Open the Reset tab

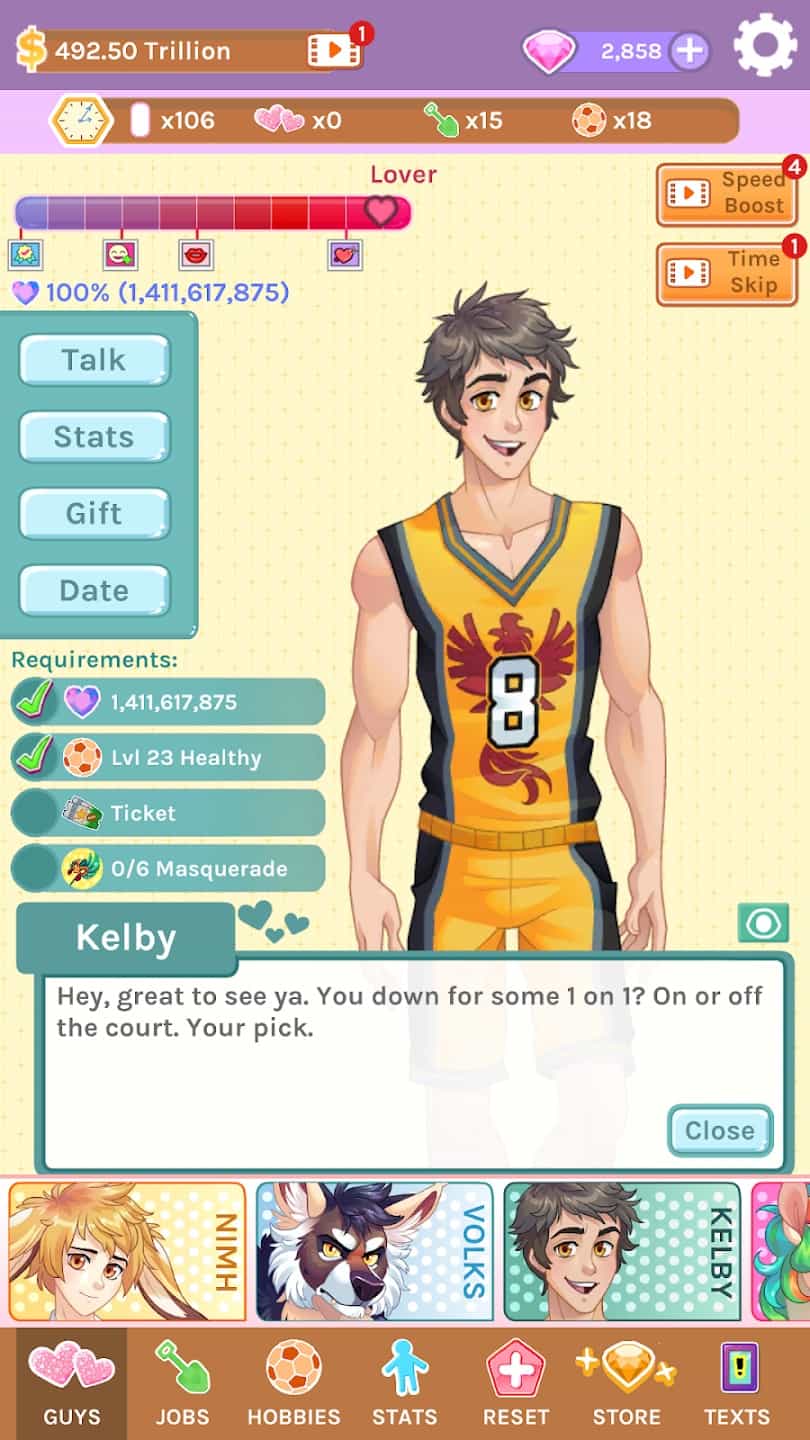(516, 1385)
